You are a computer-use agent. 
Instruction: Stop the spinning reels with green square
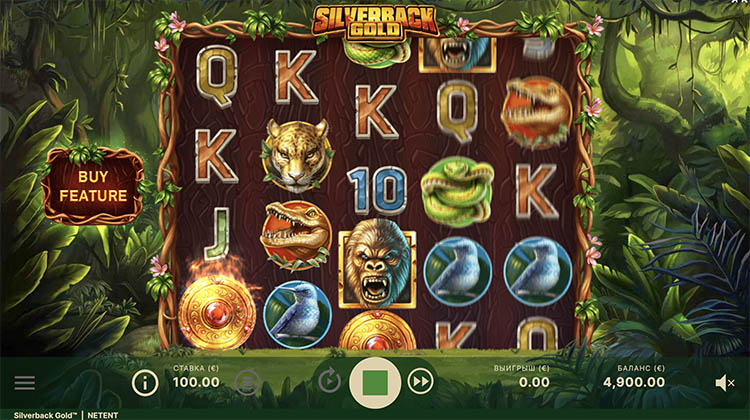pos(375,381)
